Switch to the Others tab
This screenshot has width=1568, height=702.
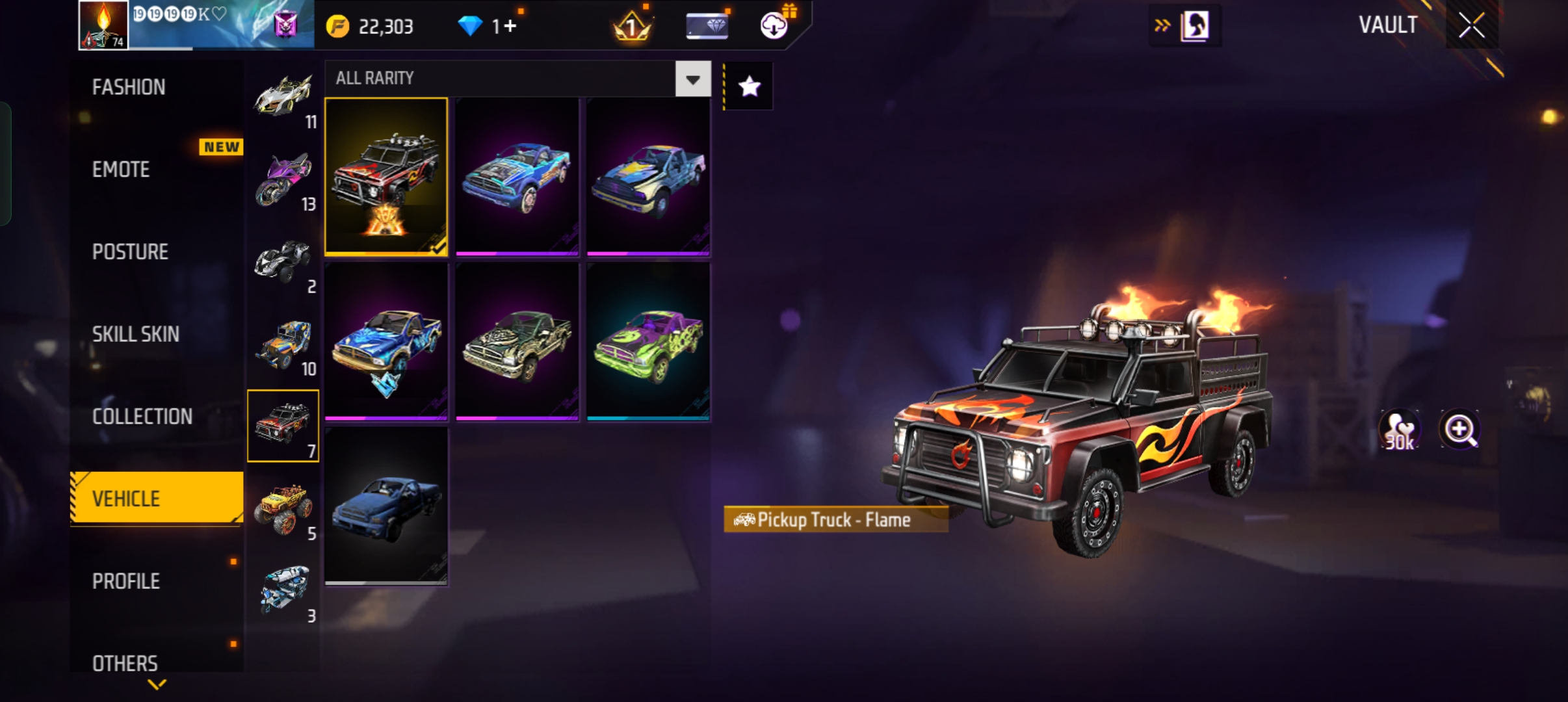pos(125,663)
